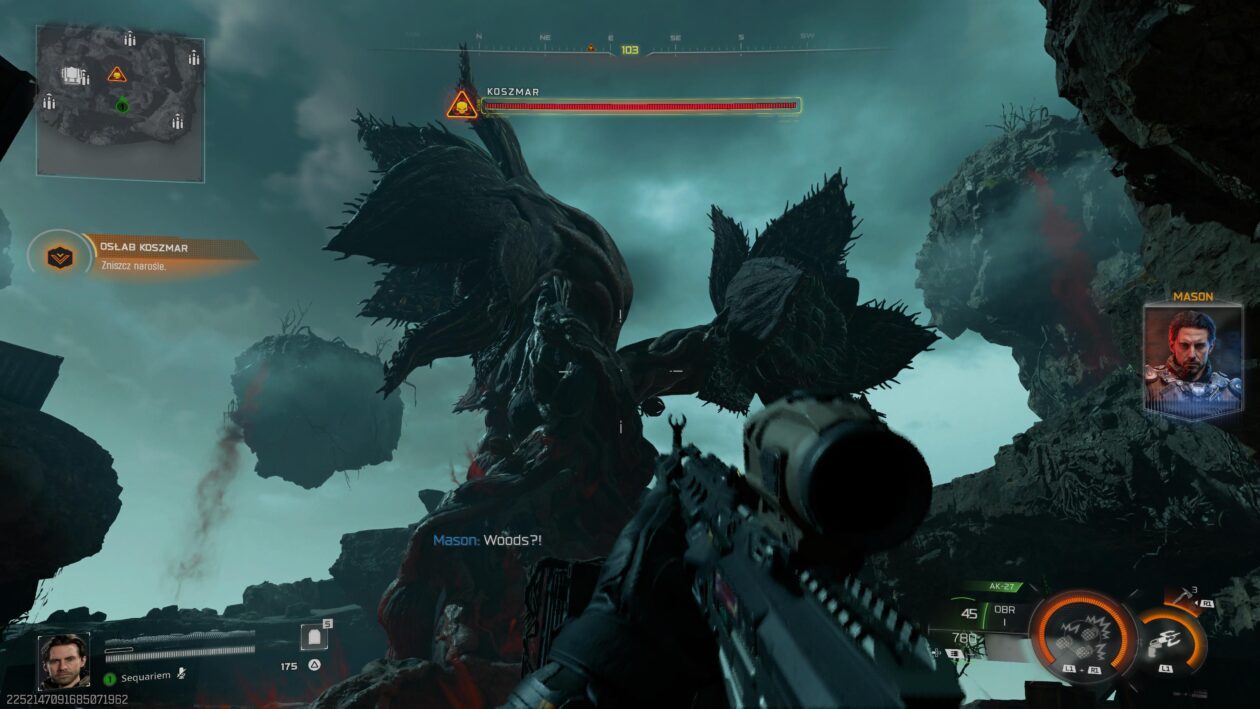Activate the large orange ring ability icon
Image resolution: width=1260 pixels, height=709 pixels.
[x=1083, y=636]
